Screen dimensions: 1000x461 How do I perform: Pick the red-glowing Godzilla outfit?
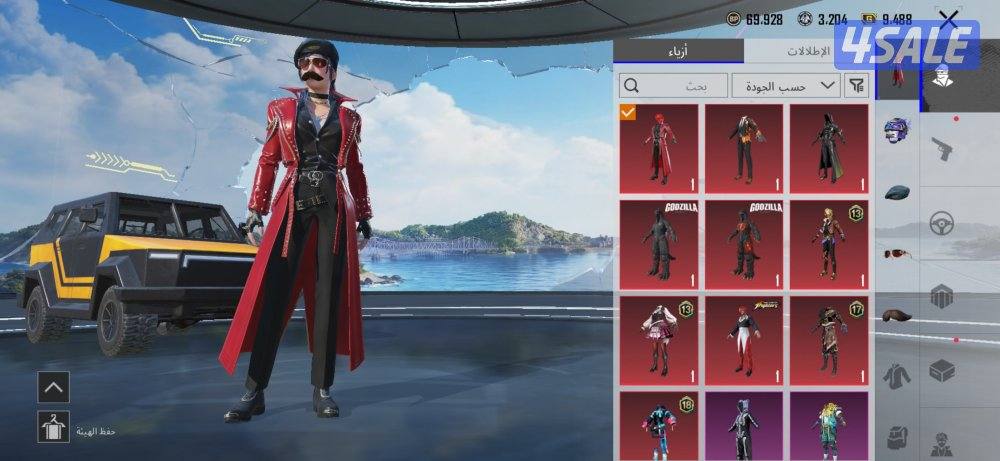(x=744, y=243)
